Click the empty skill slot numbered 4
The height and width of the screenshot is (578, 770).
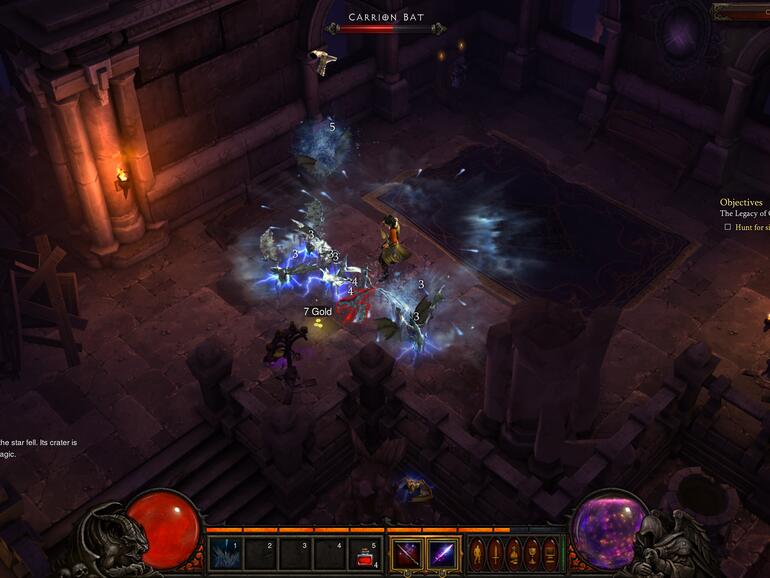330,553
